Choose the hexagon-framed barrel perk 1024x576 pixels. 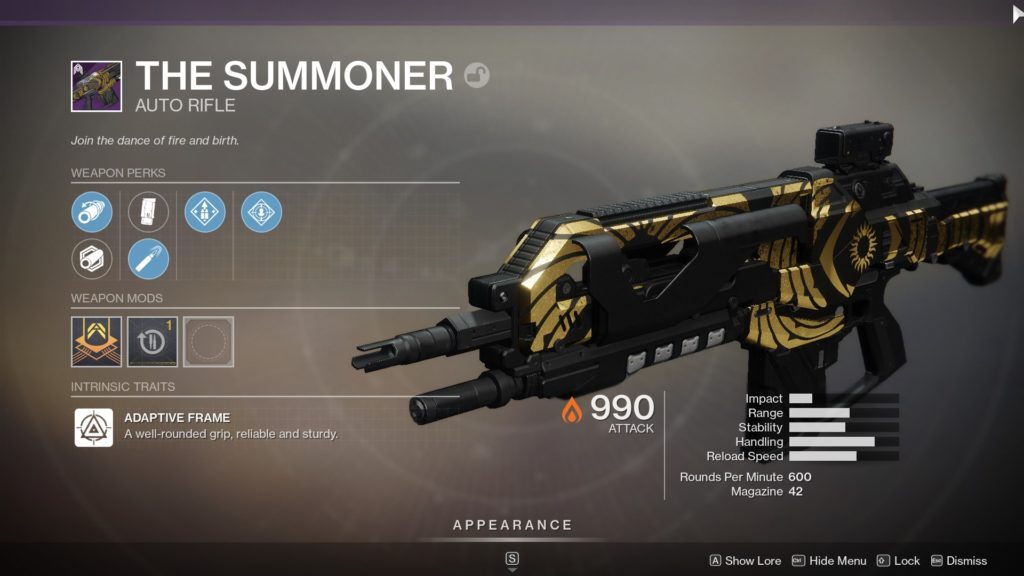click(92, 260)
